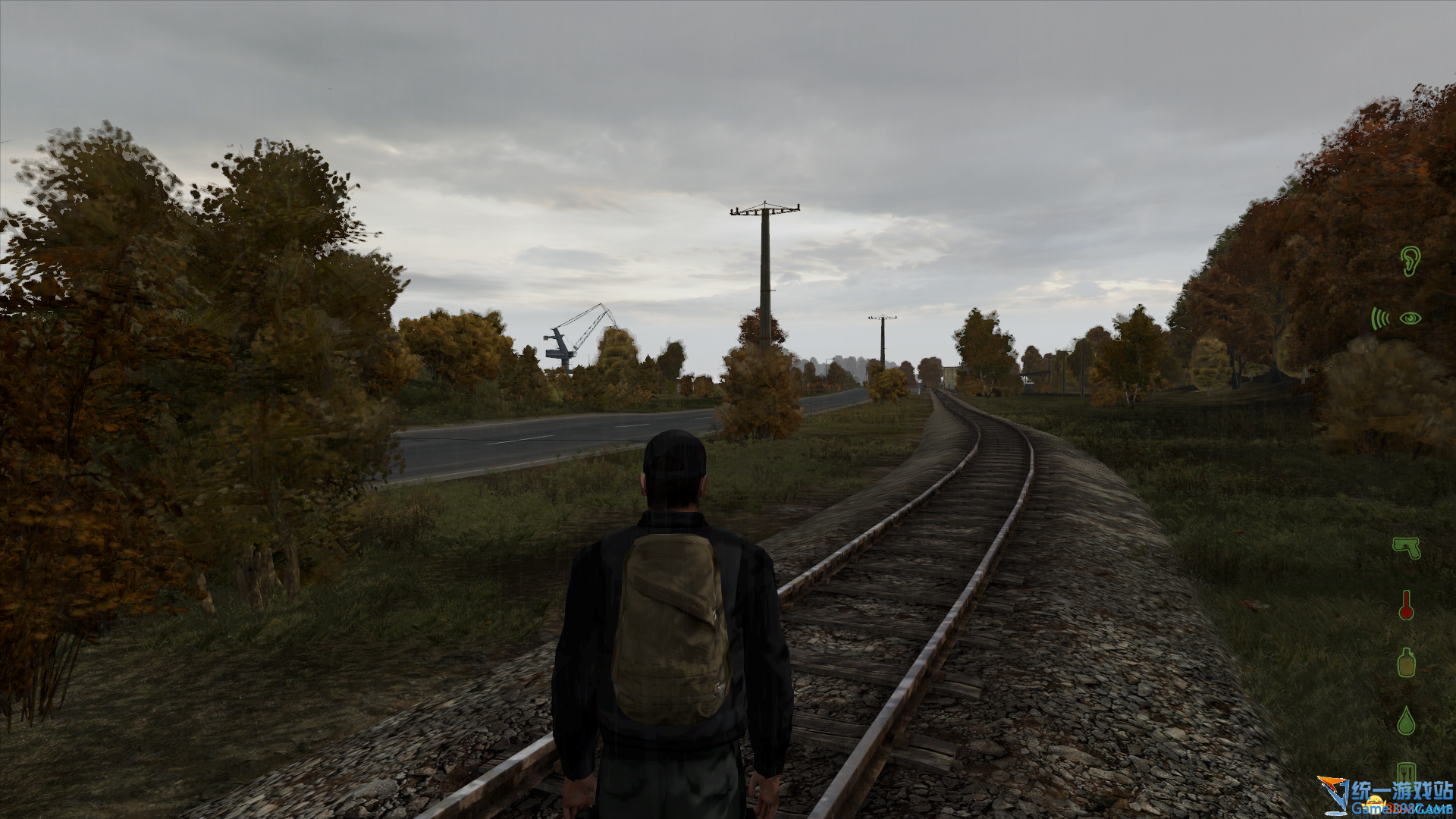The width and height of the screenshot is (1456, 819).
Task: Click the sound waves indicator icon
Action: point(1379,318)
